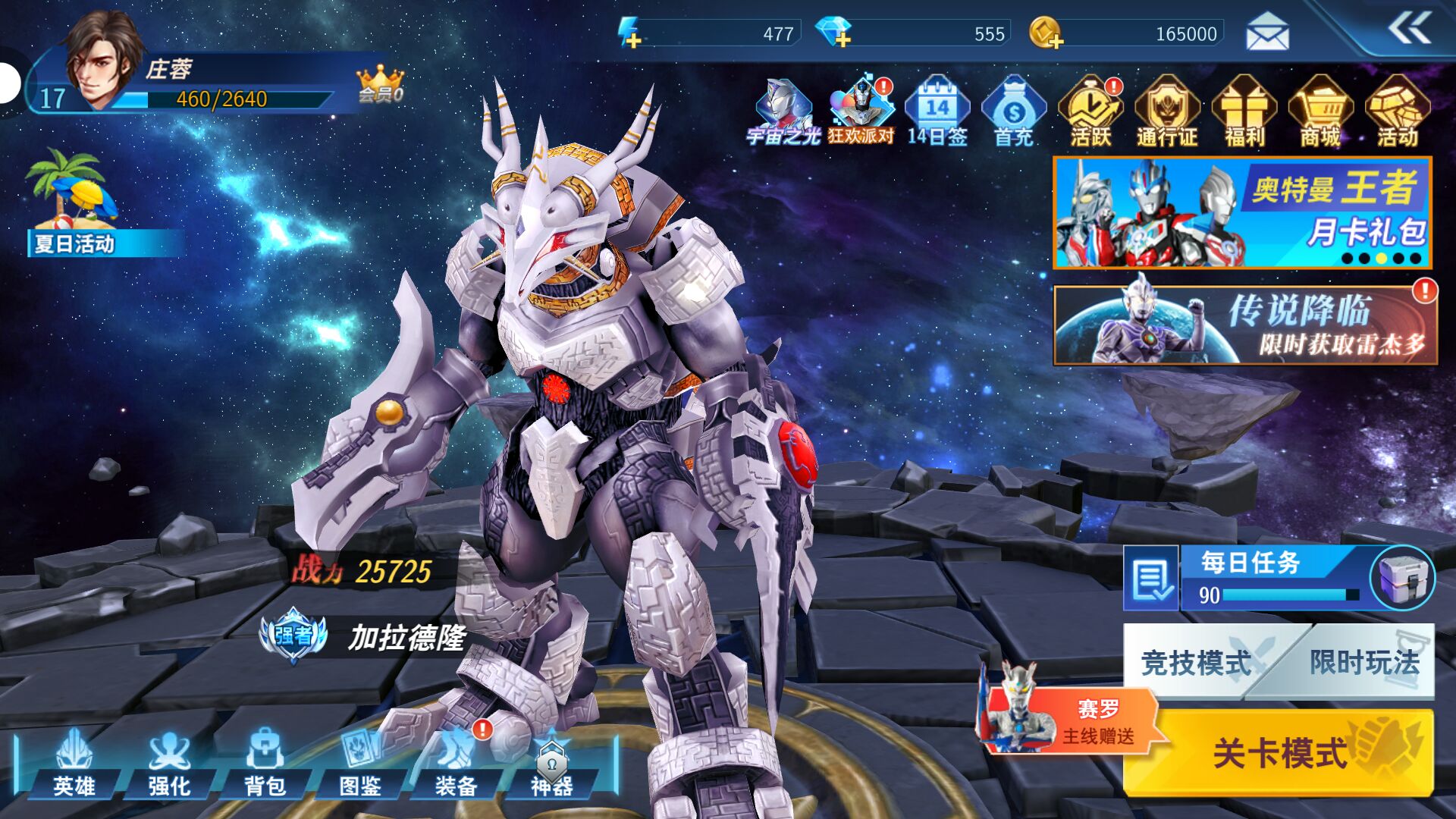Open the 神器 artifact menu
The height and width of the screenshot is (819, 1456).
pos(551,764)
